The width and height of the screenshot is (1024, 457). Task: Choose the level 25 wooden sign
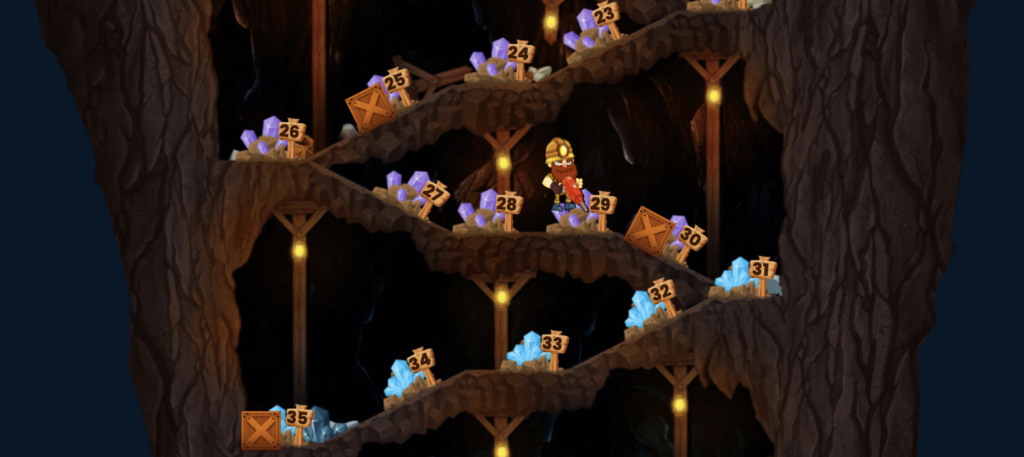396,80
